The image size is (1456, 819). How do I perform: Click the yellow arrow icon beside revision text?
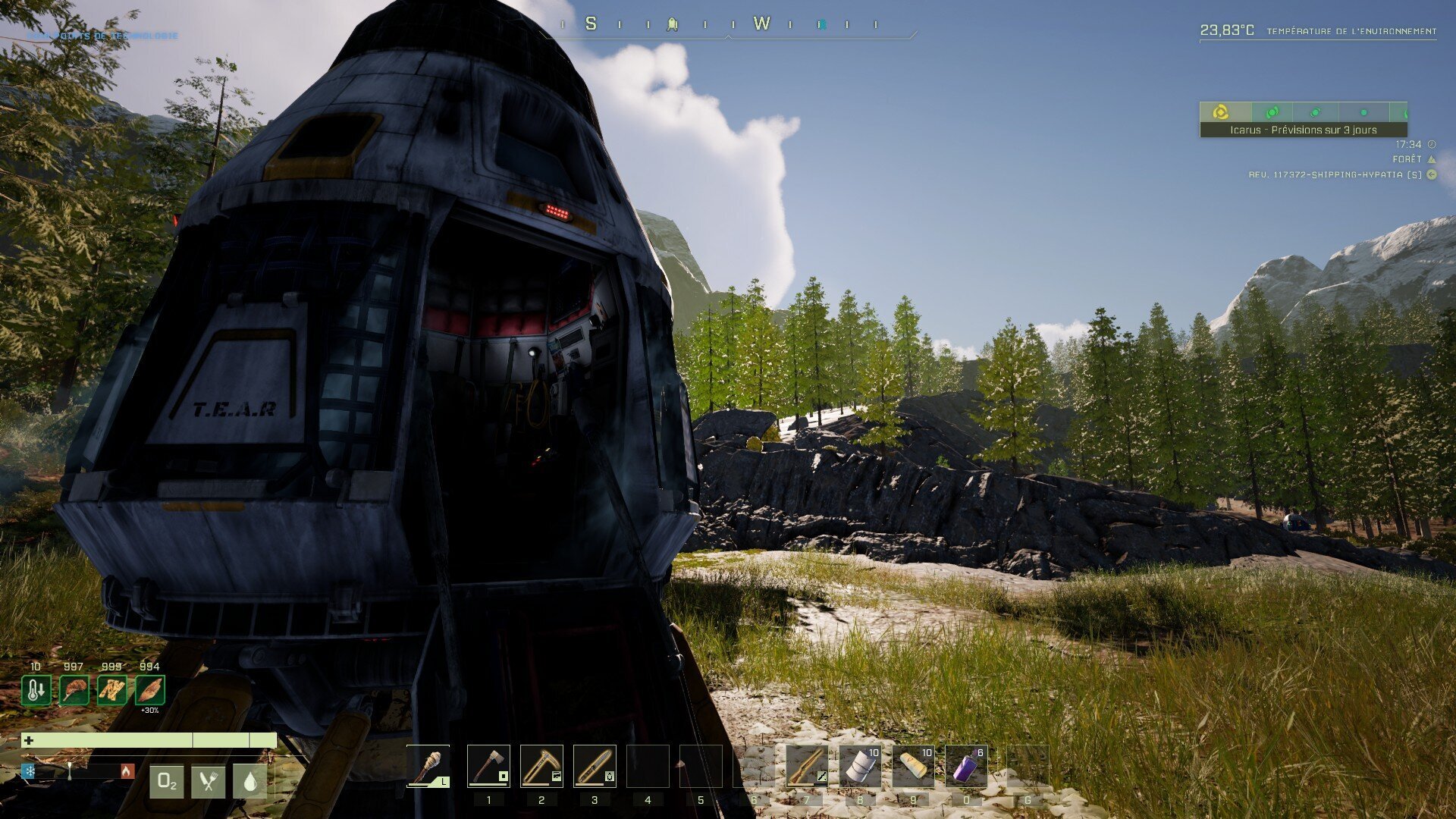point(1432,174)
